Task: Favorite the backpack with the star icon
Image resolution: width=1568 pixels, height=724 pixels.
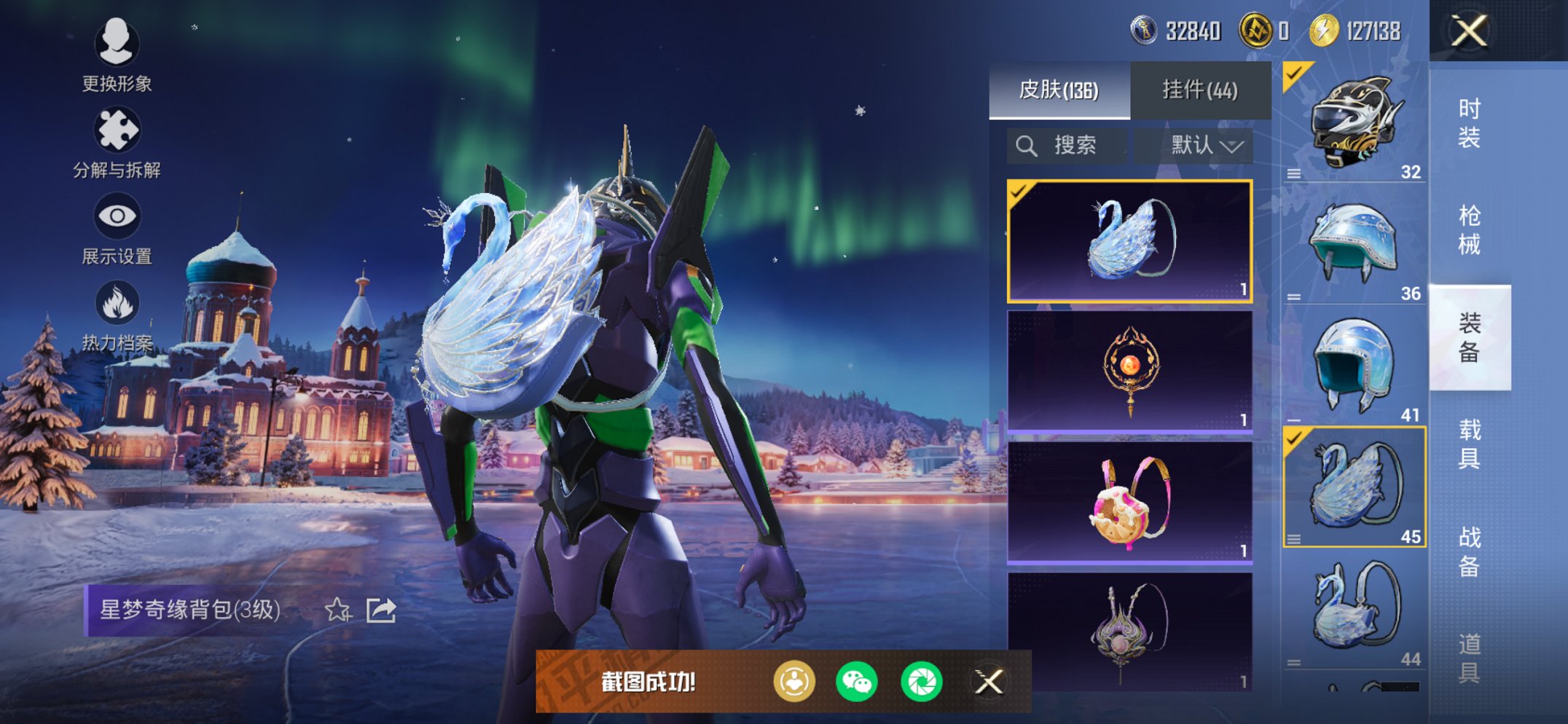Action: click(337, 610)
